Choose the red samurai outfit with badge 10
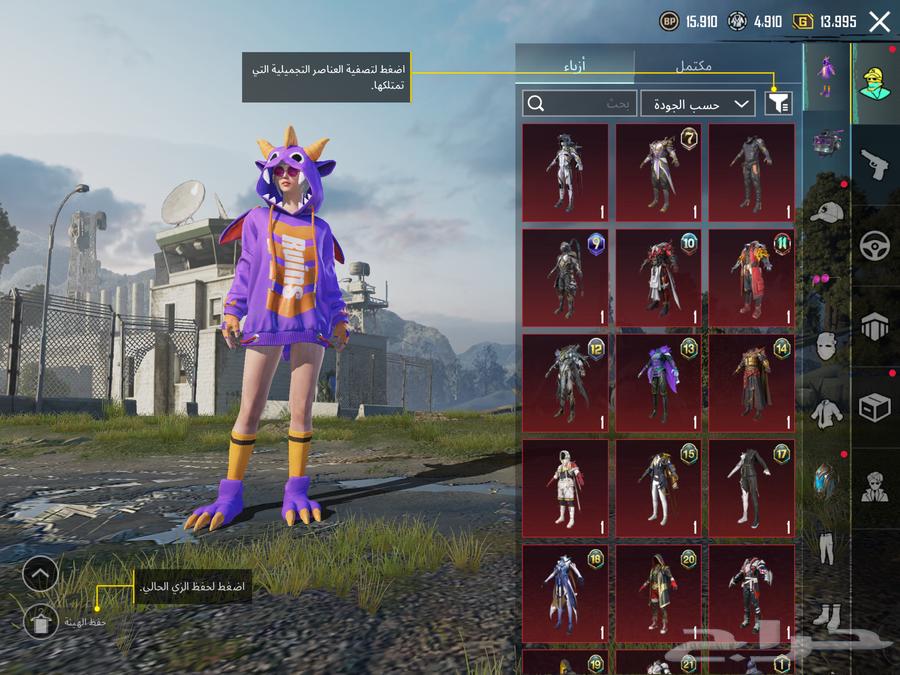The image size is (900, 675). pos(657,278)
